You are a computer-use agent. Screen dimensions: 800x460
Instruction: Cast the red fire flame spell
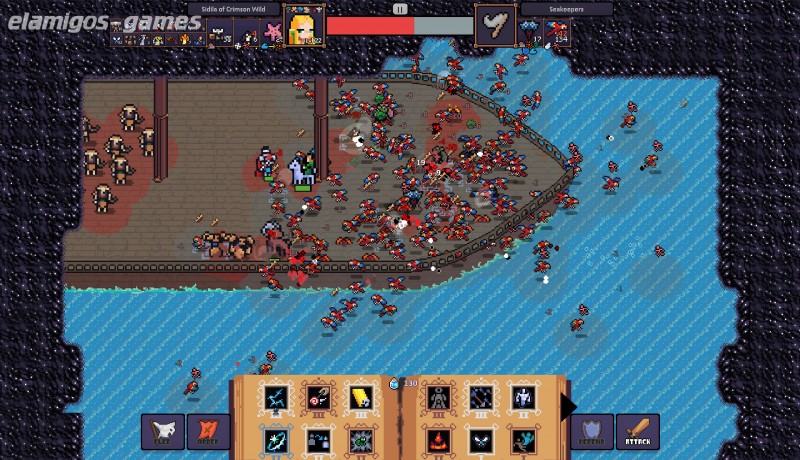(x=438, y=440)
